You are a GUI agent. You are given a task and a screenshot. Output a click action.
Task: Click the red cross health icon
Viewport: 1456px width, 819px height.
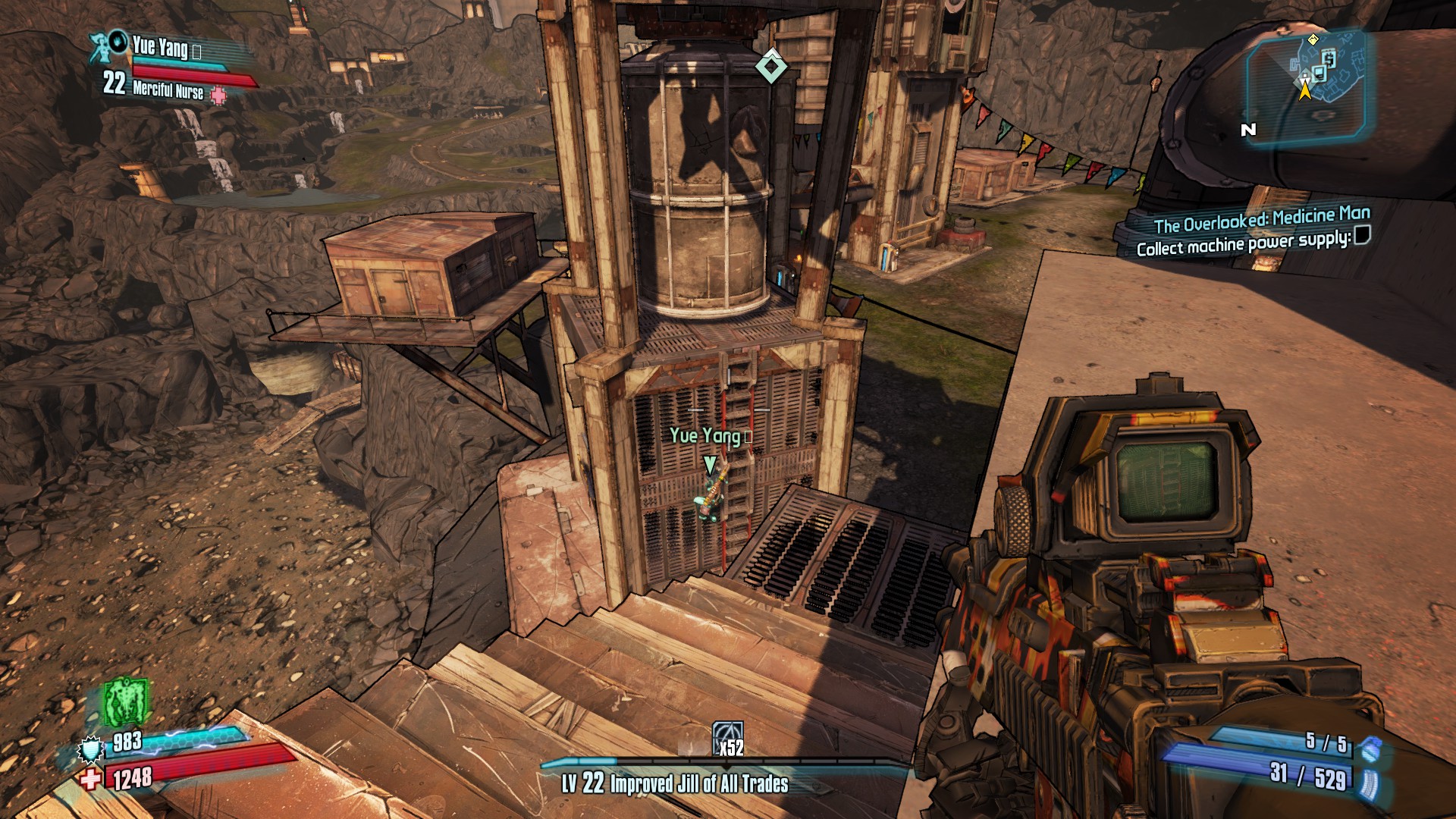point(90,779)
